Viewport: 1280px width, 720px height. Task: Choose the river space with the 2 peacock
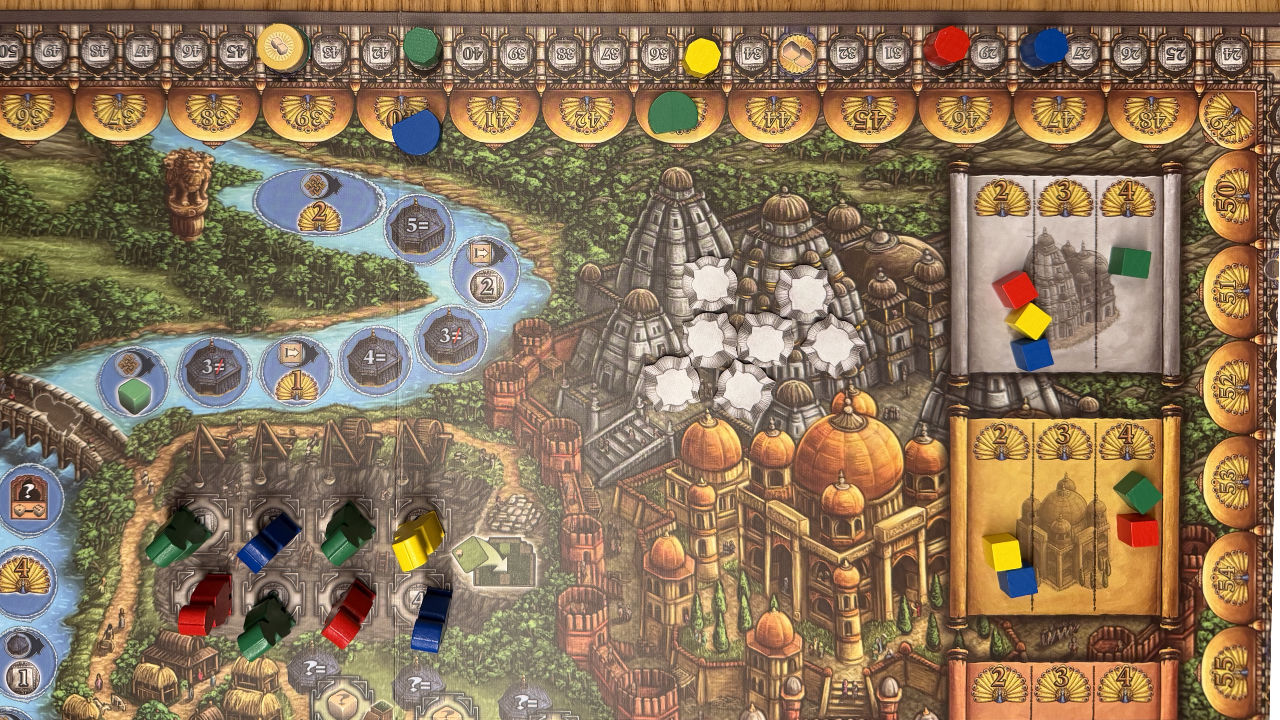point(316,201)
